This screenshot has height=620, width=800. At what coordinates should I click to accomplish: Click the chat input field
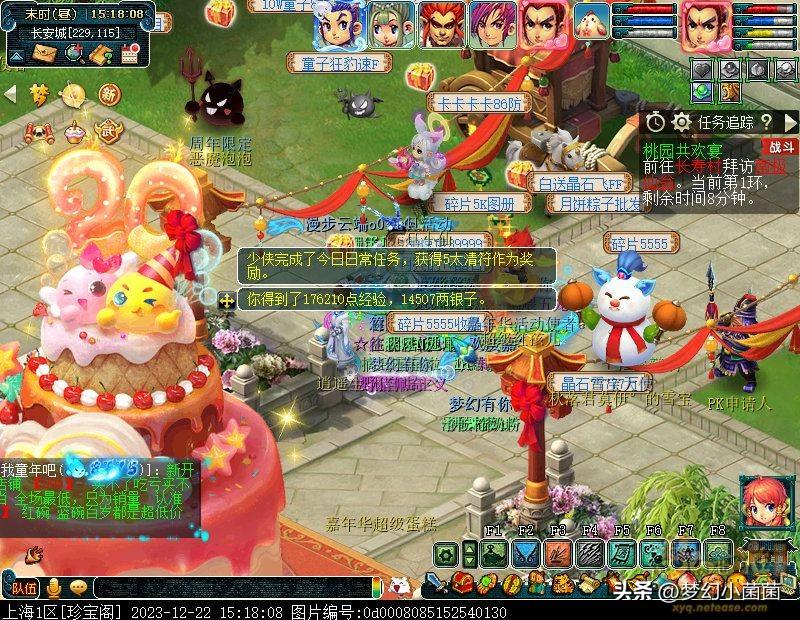[x=230, y=588]
